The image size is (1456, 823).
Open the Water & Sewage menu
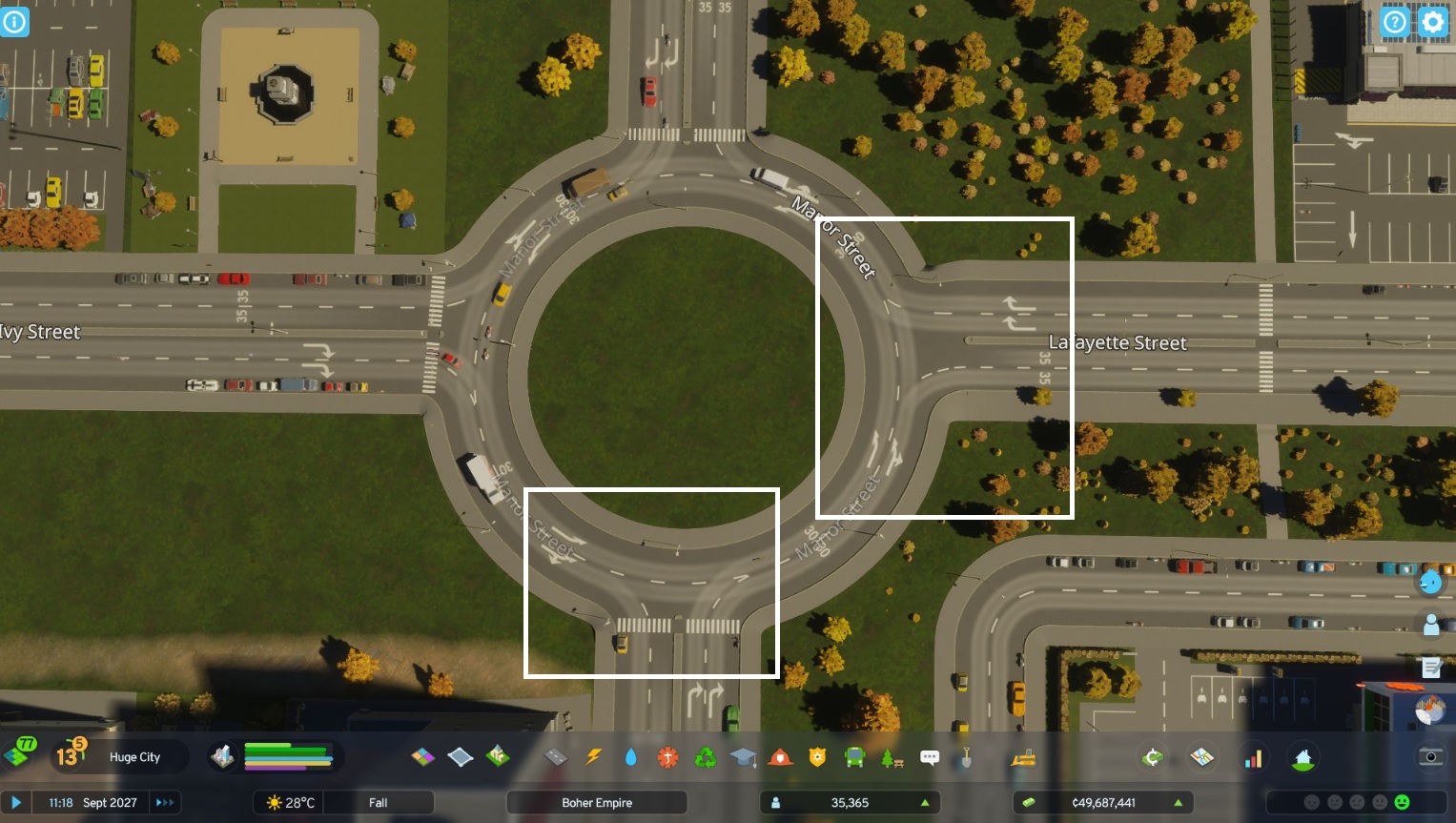click(x=630, y=757)
